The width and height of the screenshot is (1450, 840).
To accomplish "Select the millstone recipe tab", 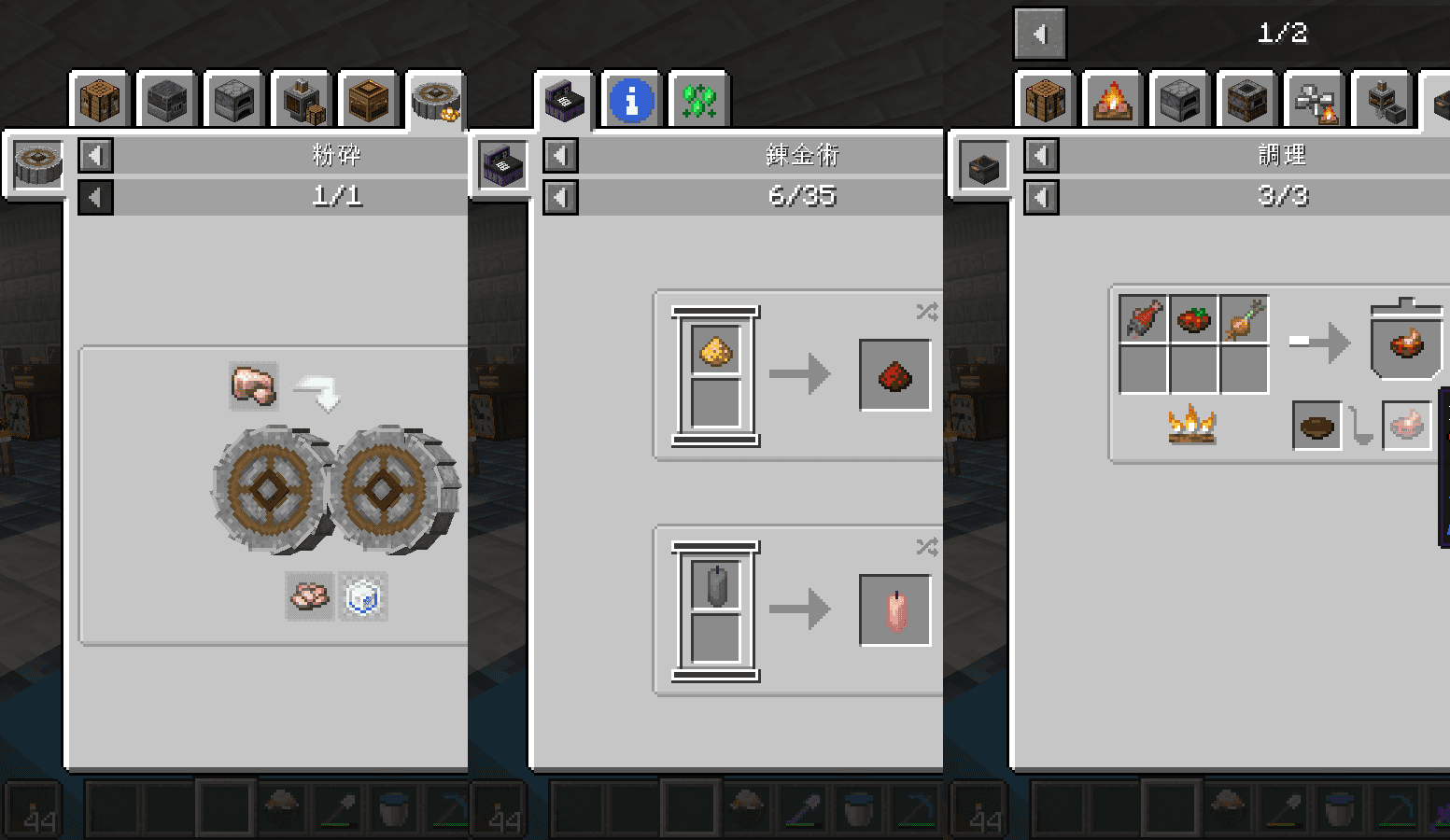I will click(435, 100).
